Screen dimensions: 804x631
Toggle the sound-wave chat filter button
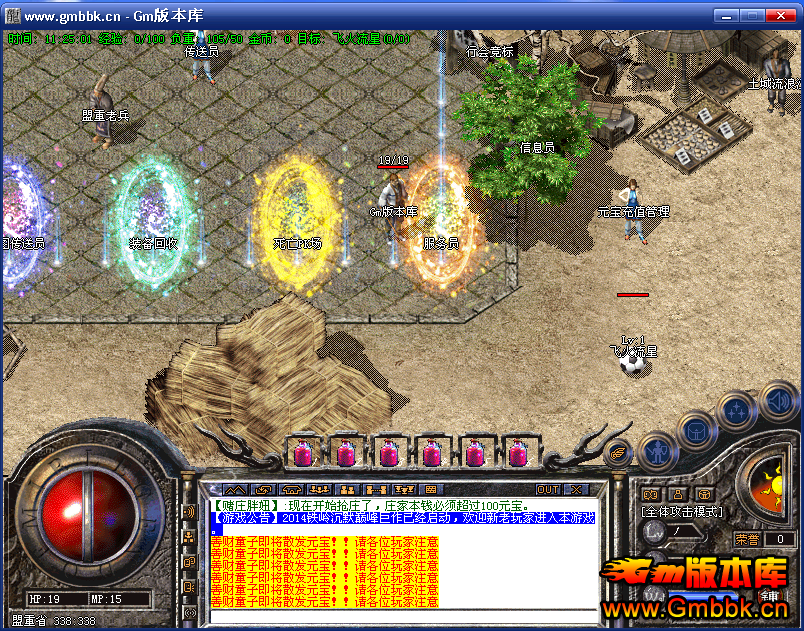coord(189,512)
